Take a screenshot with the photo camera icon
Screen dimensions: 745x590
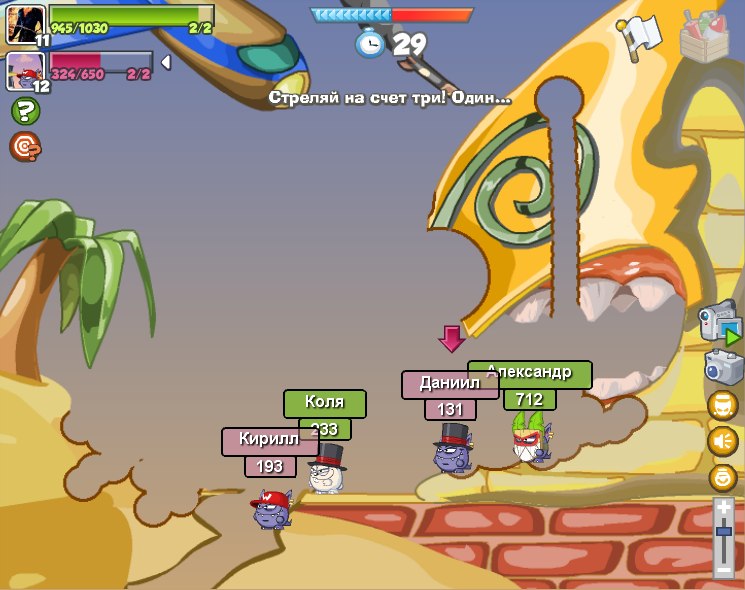pos(723,366)
